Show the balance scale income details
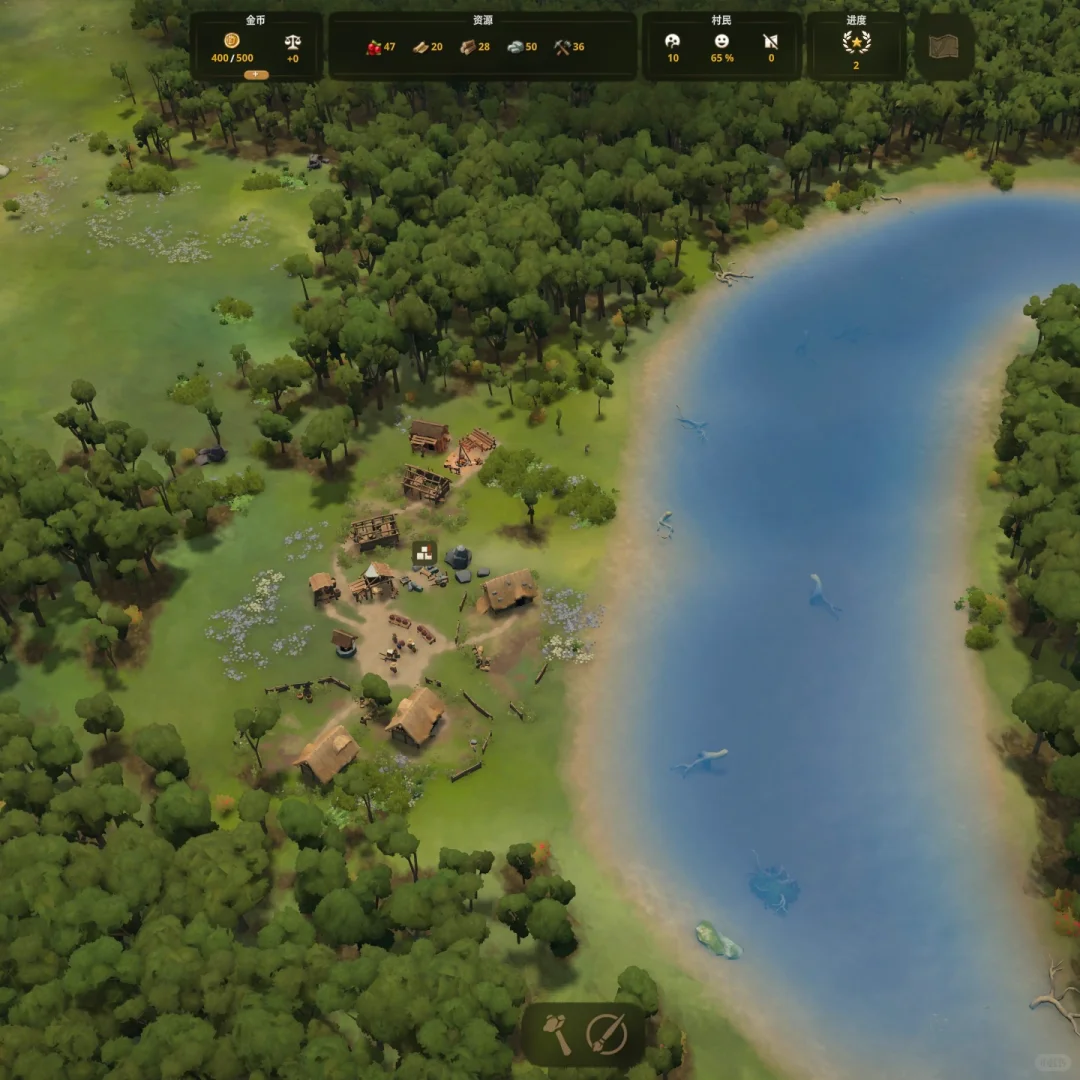This screenshot has height=1080, width=1080. click(292, 42)
